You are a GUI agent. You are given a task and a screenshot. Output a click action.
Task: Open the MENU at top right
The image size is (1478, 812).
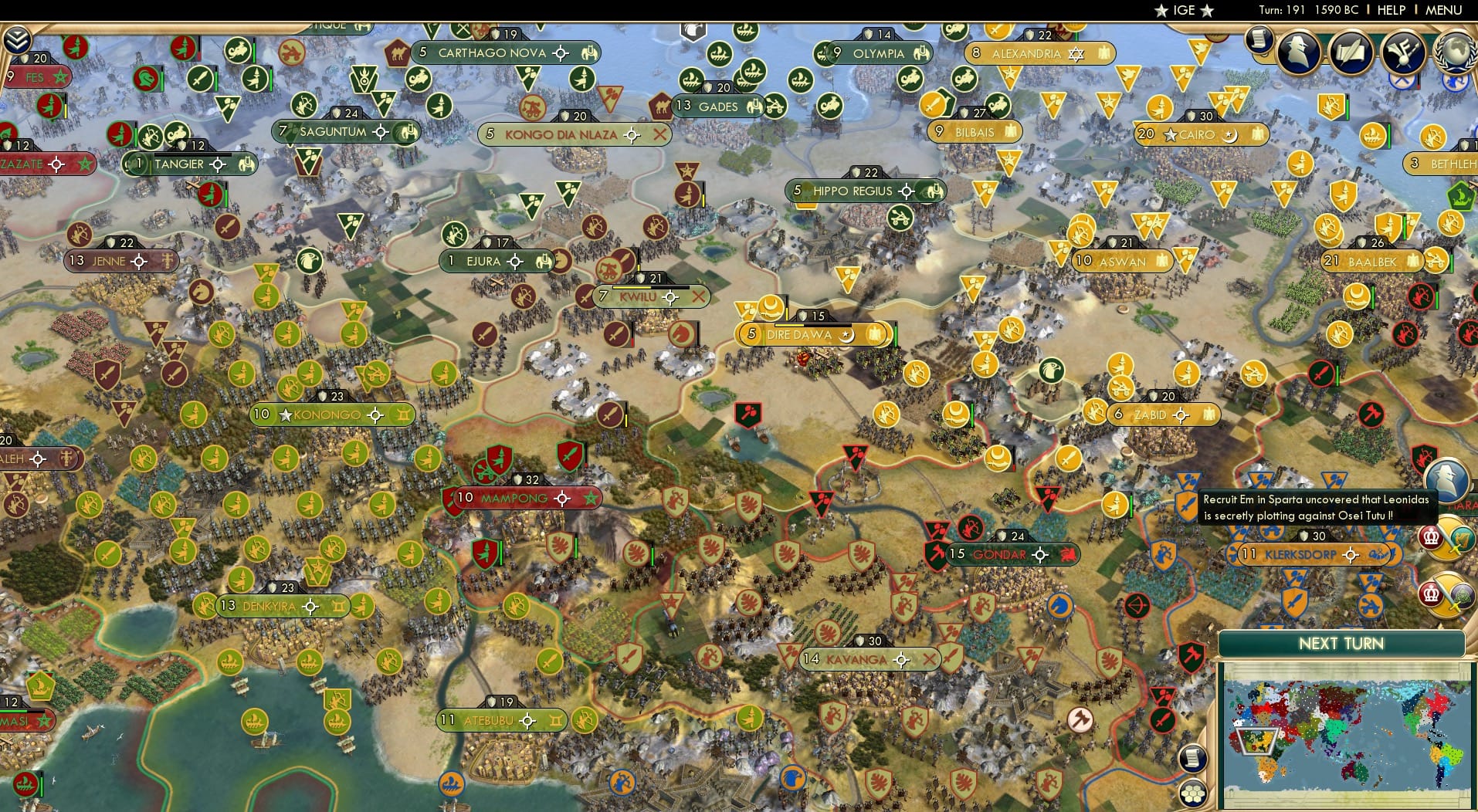pyautogui.click(x=1446, y=11)
